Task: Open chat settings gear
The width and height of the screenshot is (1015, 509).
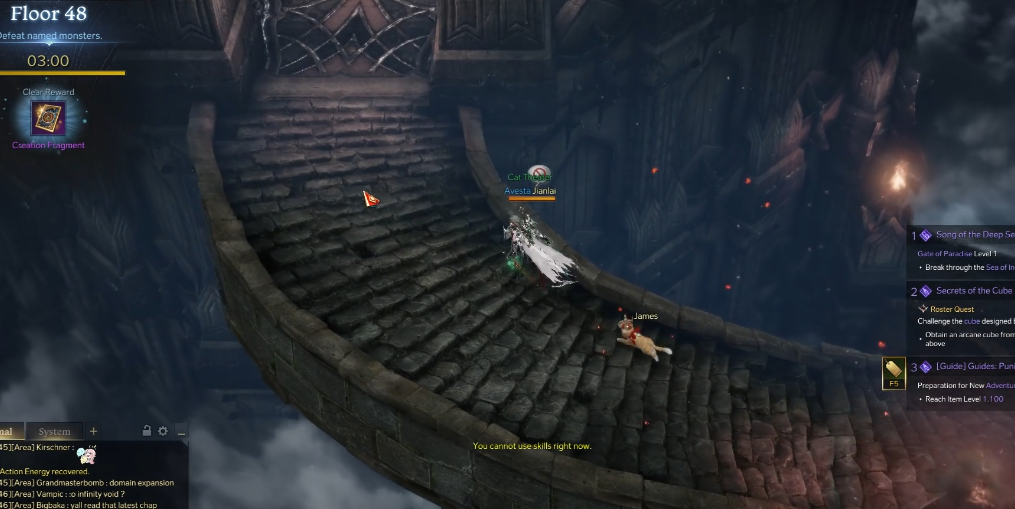Action: click(163, 431)
